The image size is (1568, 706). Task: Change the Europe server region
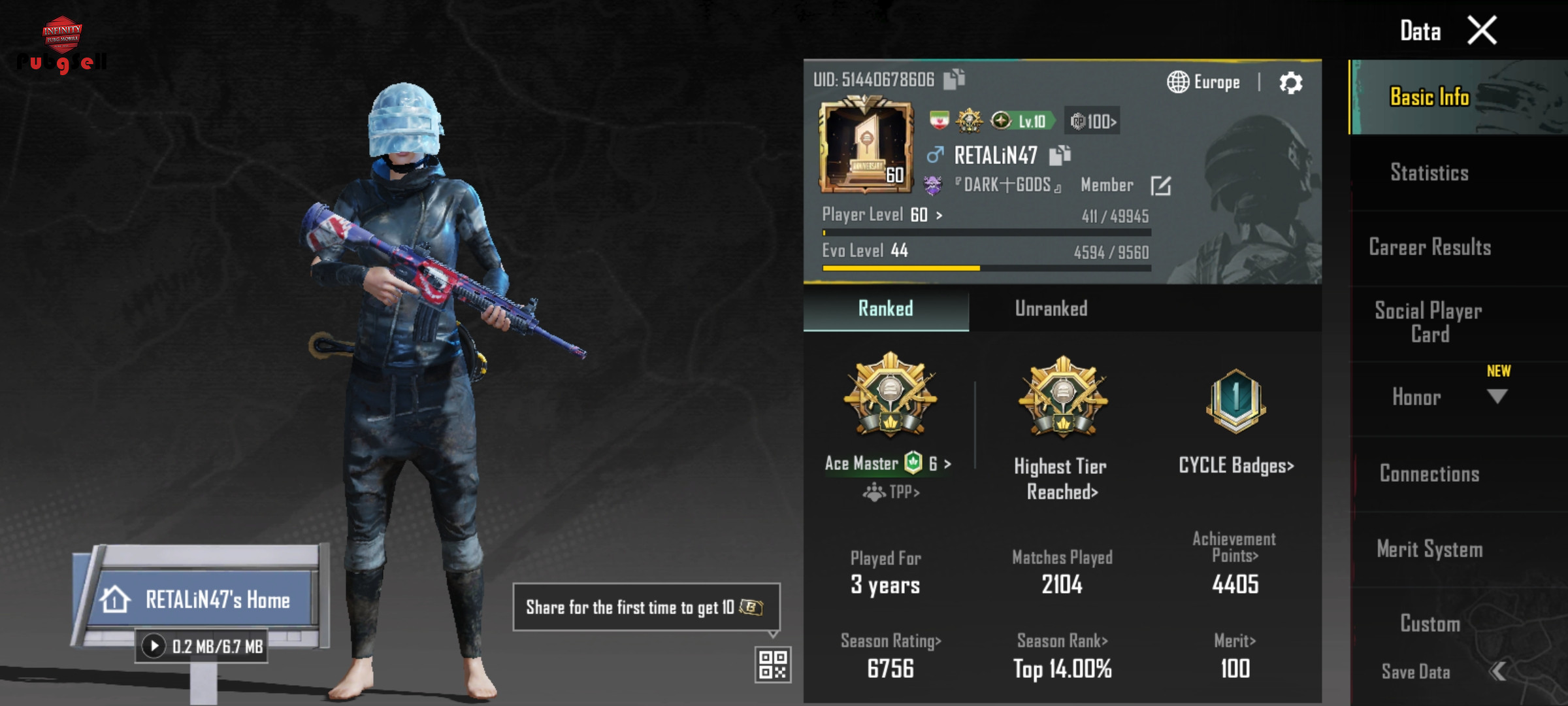[x=1203, y=82]
